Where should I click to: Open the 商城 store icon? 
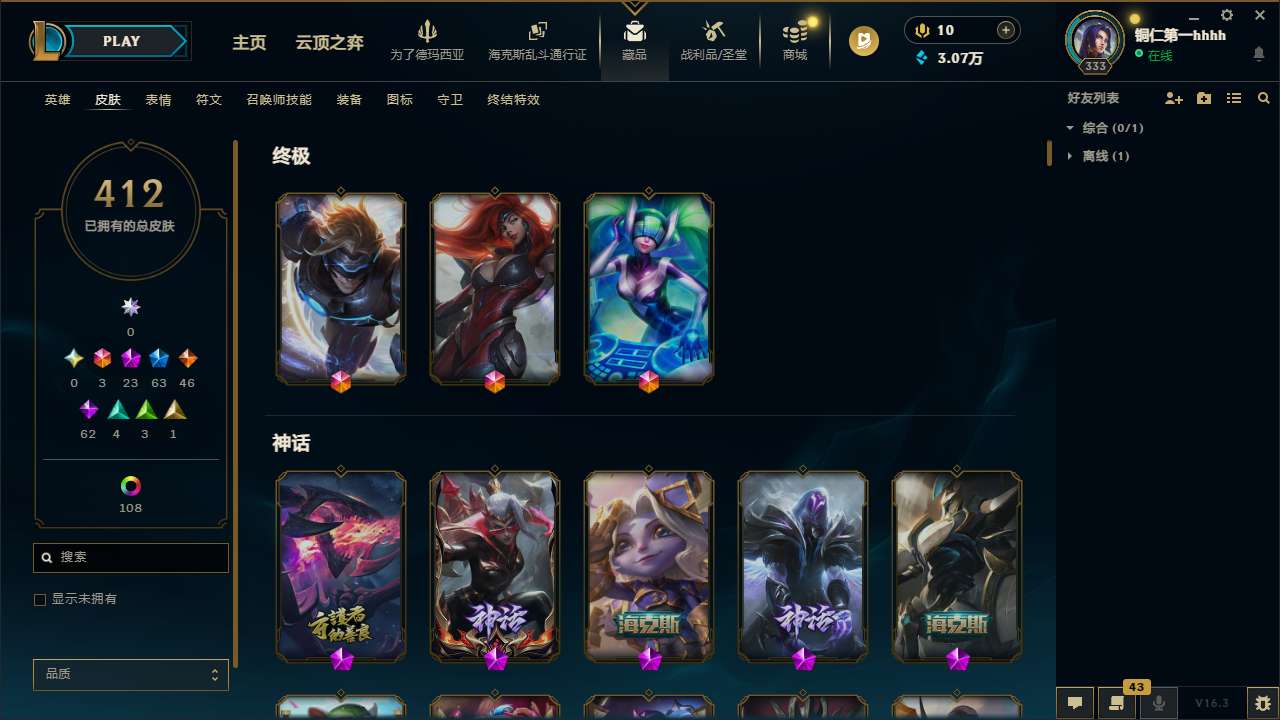click(795, 38)
